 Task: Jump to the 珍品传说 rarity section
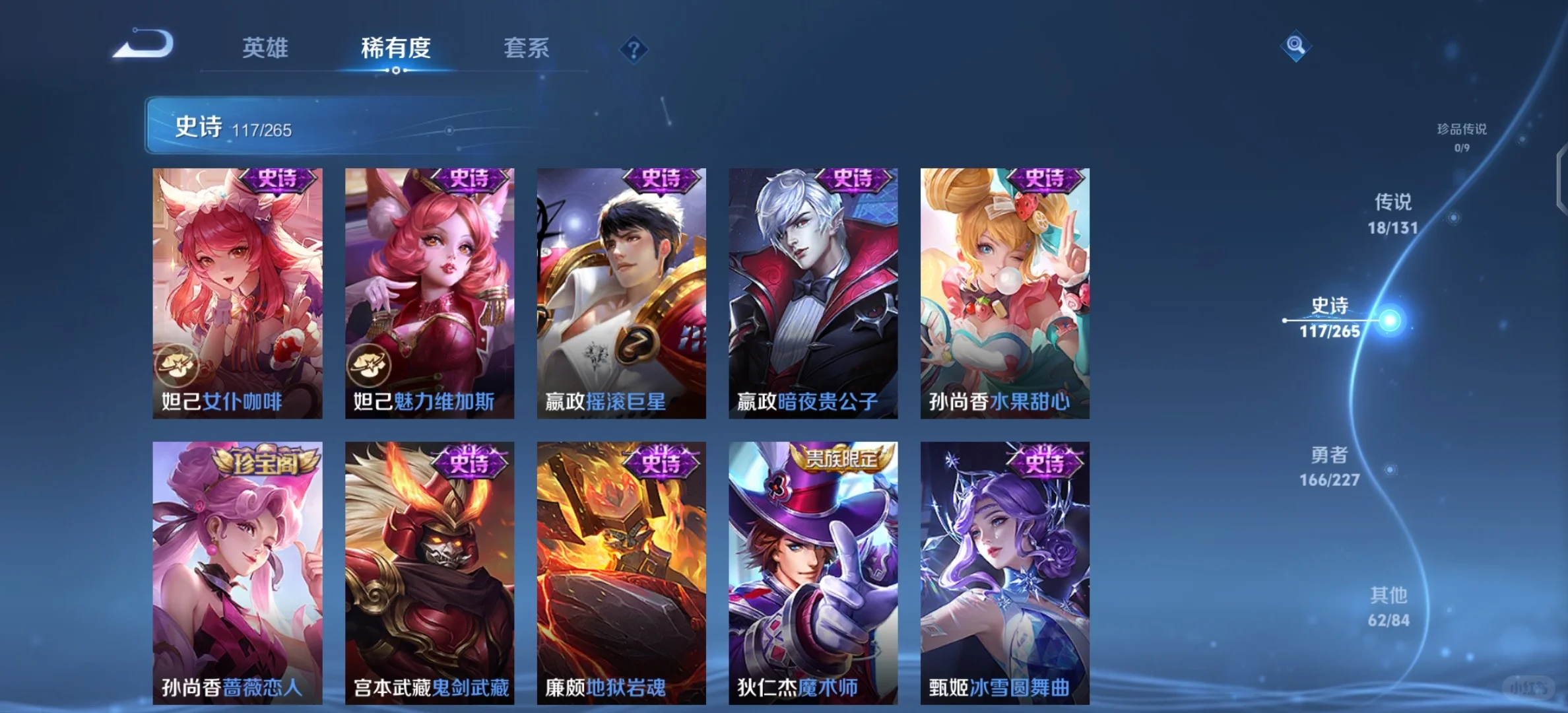[1462, 137]
